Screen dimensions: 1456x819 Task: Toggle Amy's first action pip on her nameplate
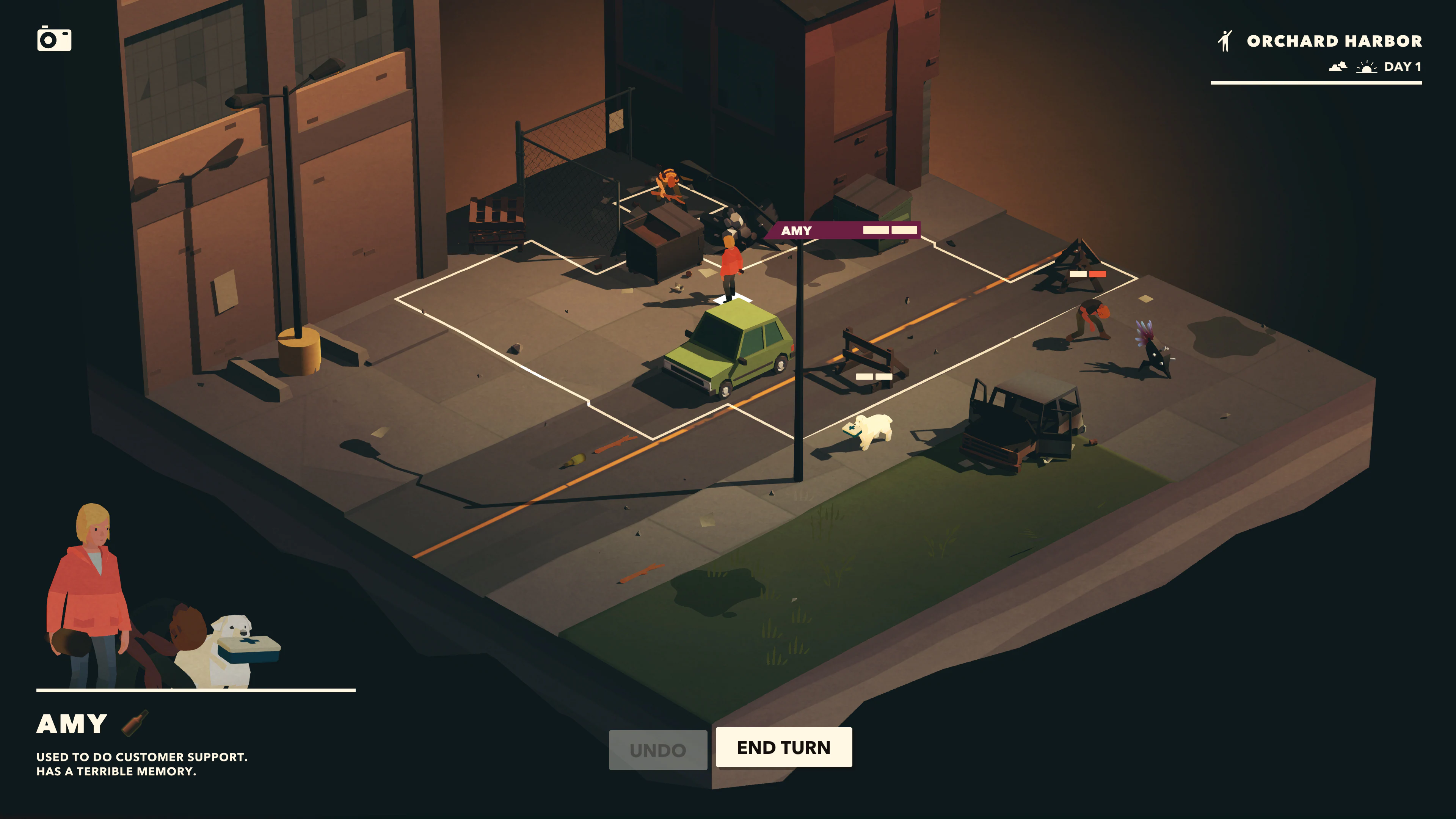click(x=876, y=230)
